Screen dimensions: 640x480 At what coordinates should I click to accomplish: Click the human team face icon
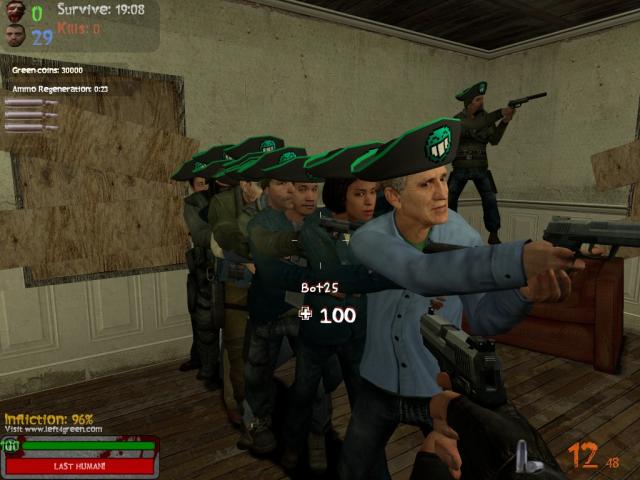pyautogui.click(x=14, y=36)
